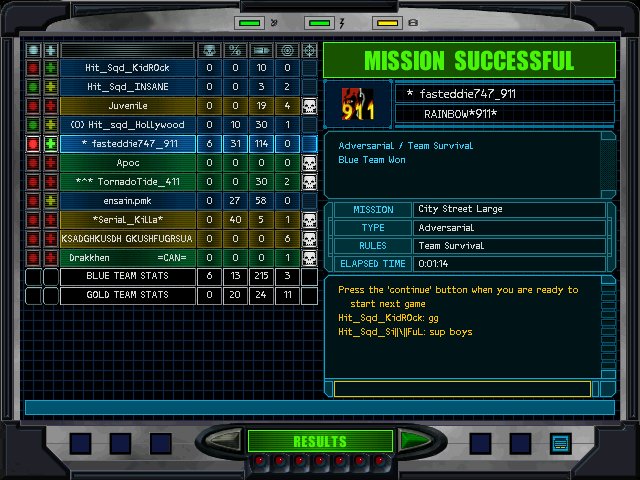Sort scoreboard by the skull kills column
This screenshot has width=640, height=480.
(209, 50)
